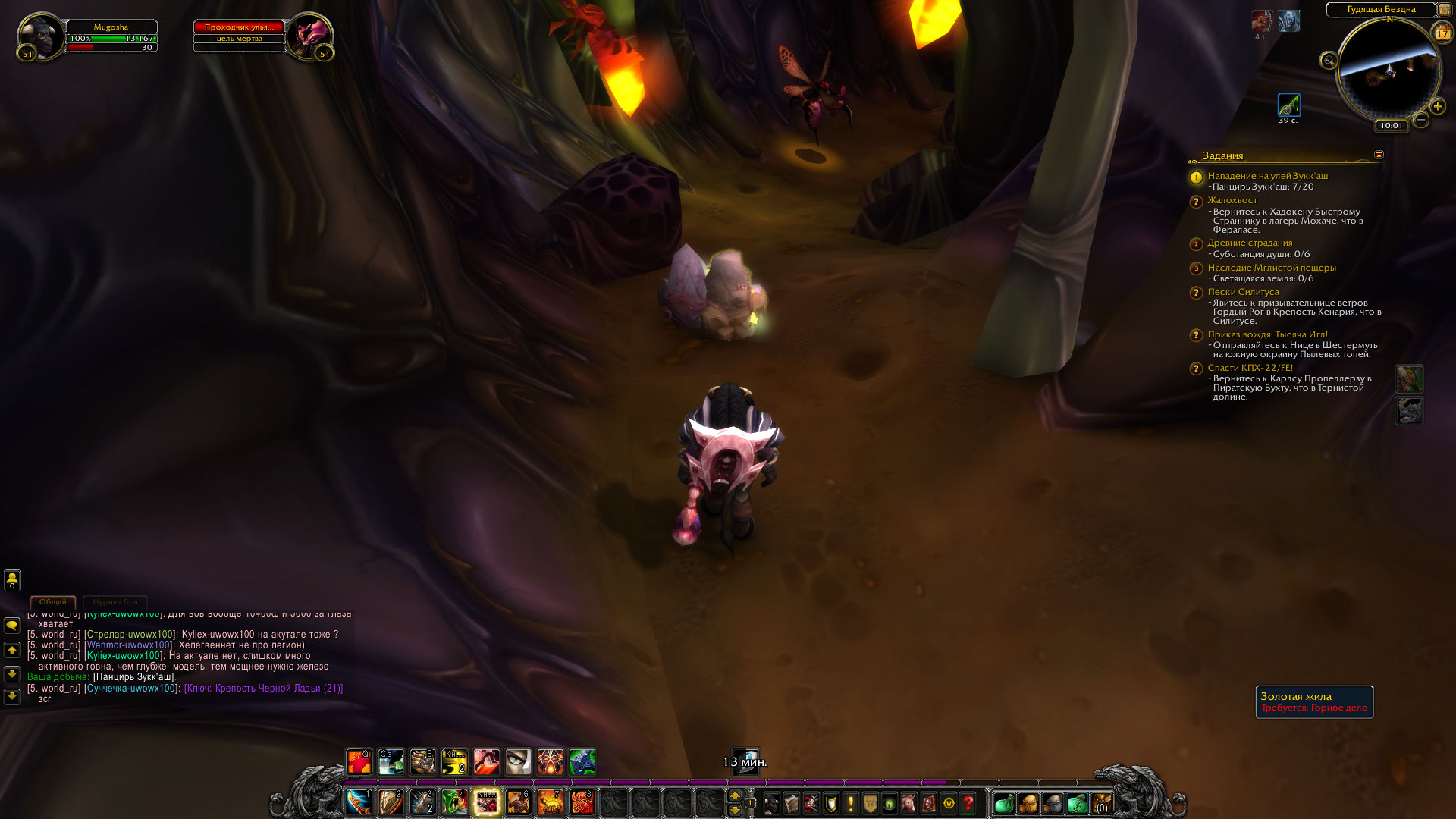
Task: Use the green orc ability in slot 4
Action: tap(454, 802)
